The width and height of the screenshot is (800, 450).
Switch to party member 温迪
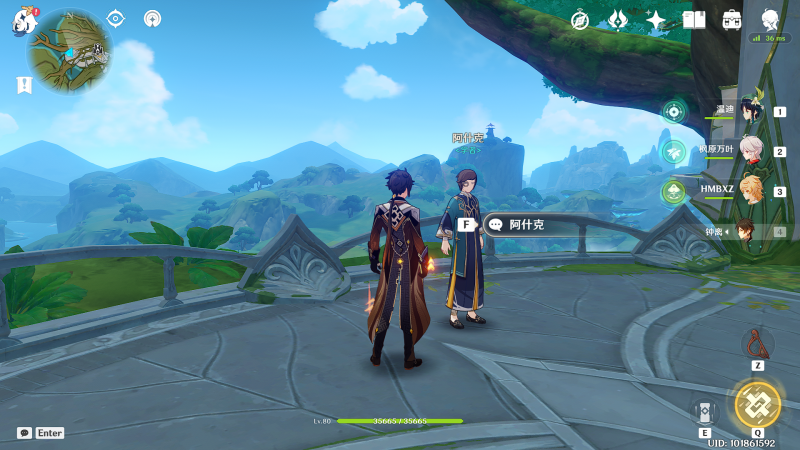click(748, 112)
